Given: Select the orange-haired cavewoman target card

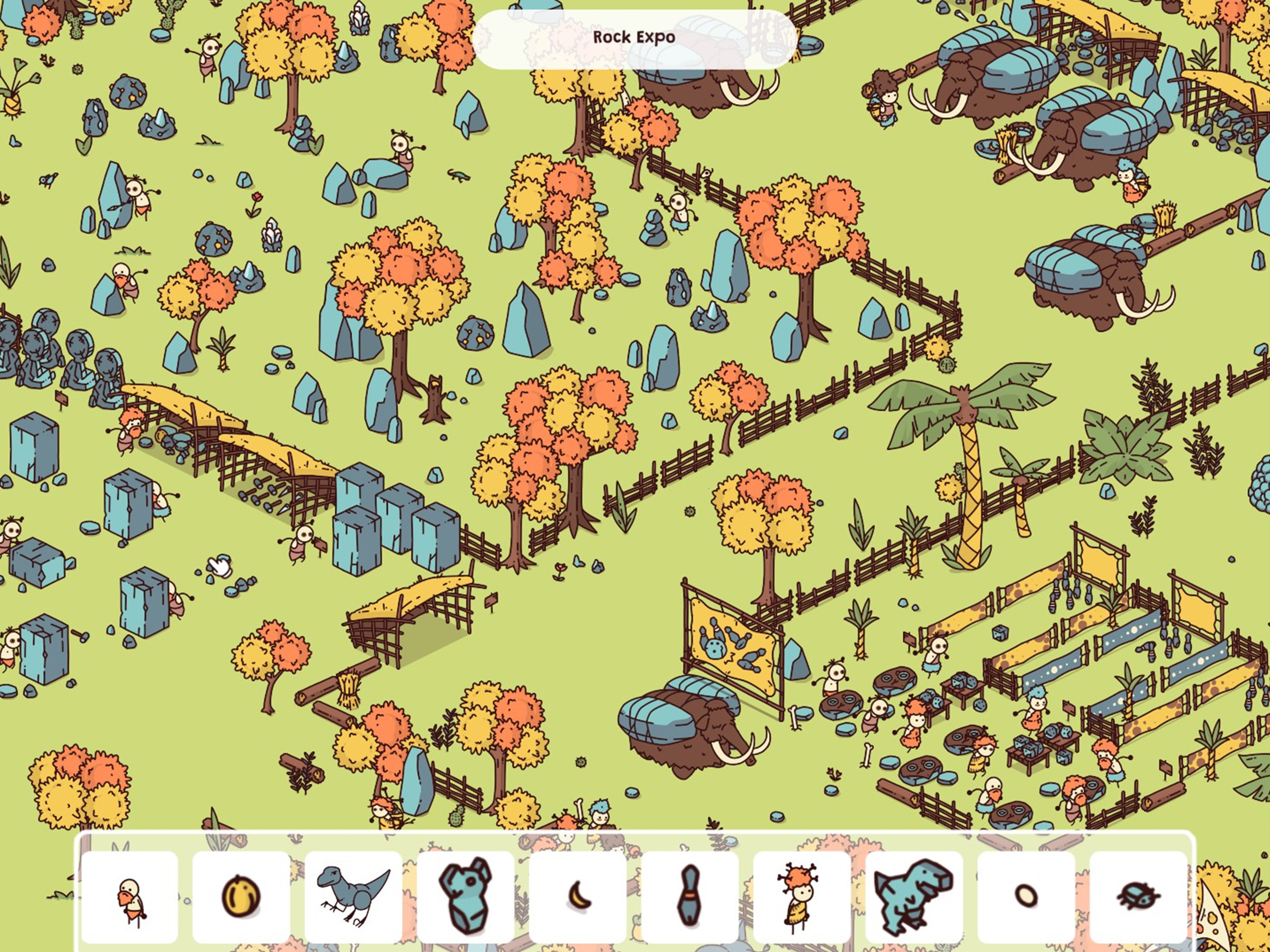Looking at the screenshot, I should [x=801, y=896].
